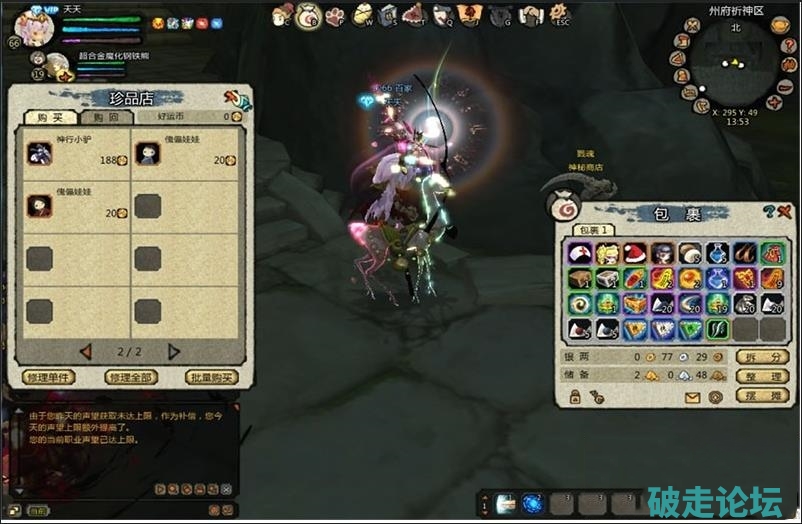Click the bag's padlock lock icon
Image resolution: width=802 pixels, height=524 pixels.
(x=575, y=397)
